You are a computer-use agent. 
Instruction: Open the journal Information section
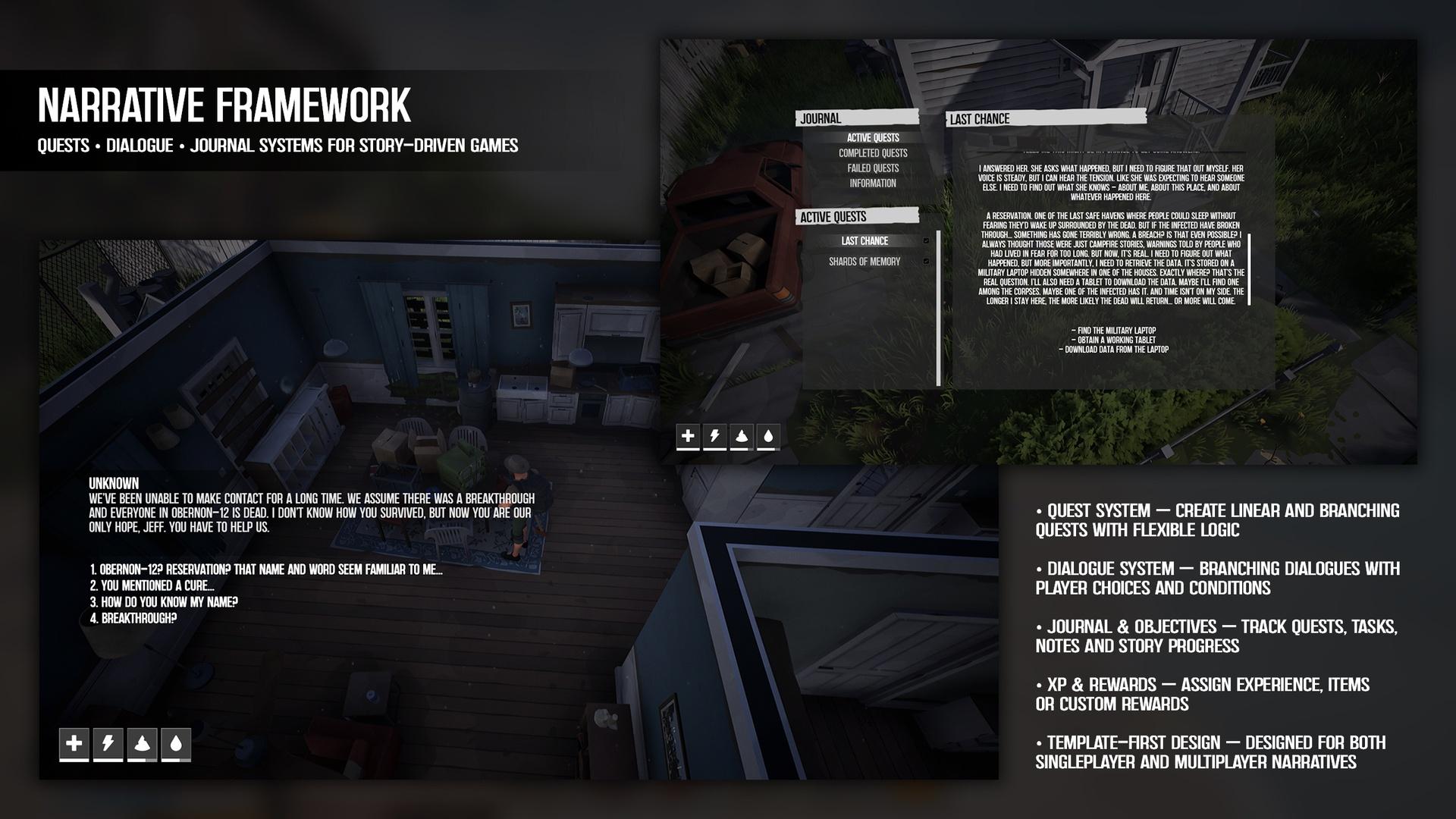coord(872,184)
